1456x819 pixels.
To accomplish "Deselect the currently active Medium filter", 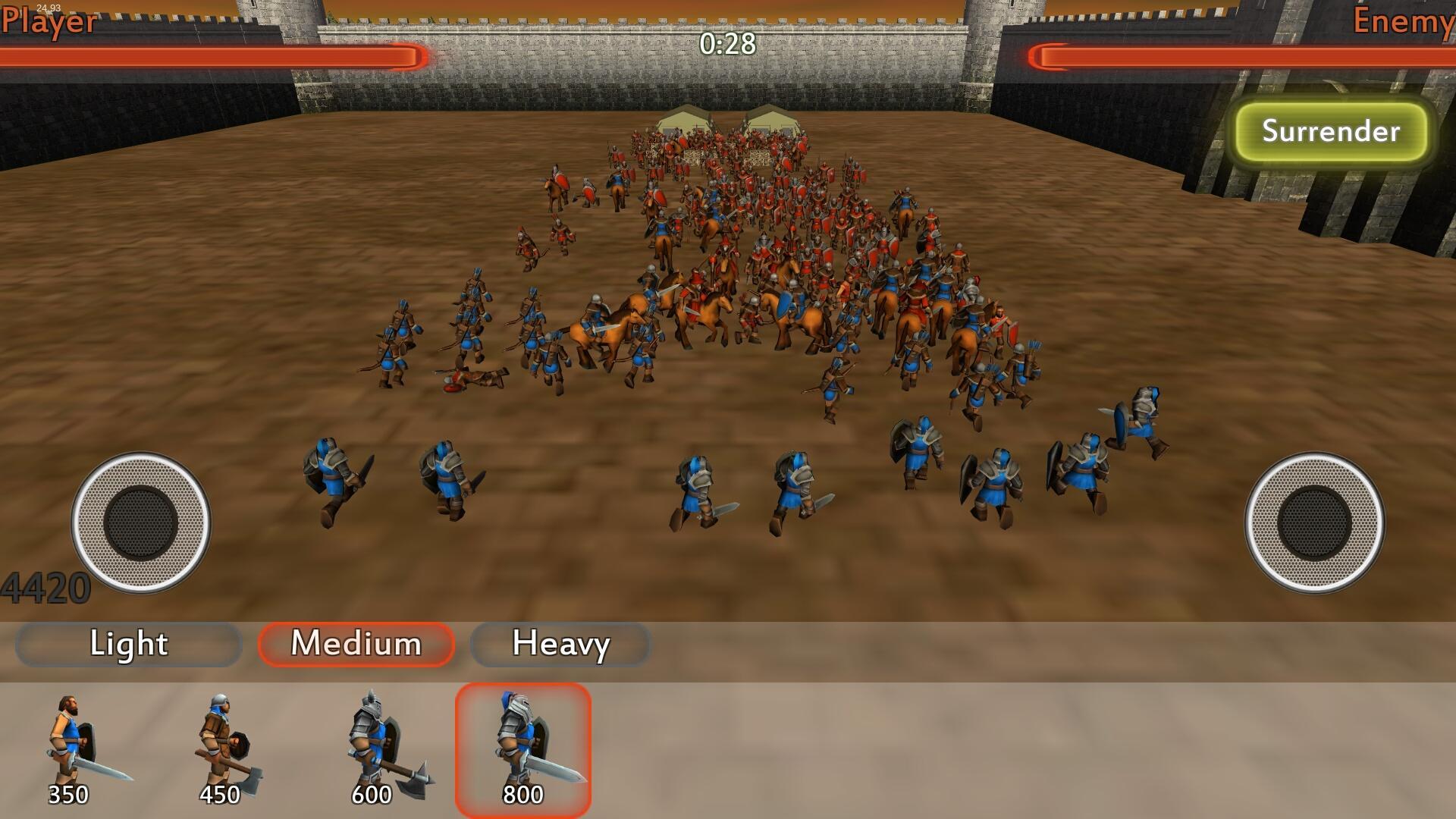I will click(x=356, y=645).
